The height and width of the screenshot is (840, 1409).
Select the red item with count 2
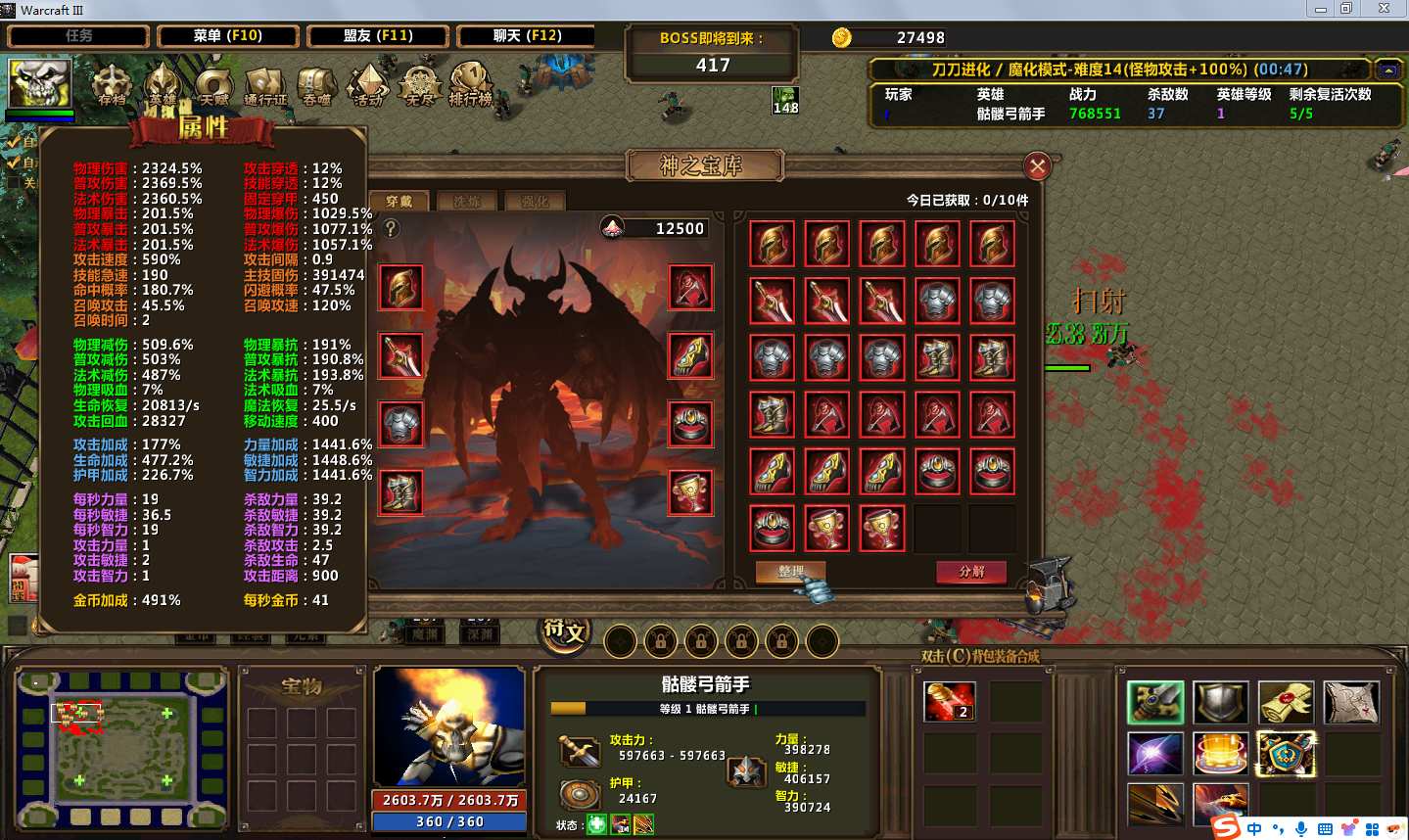pyautogui.click(x=949, y=702)
